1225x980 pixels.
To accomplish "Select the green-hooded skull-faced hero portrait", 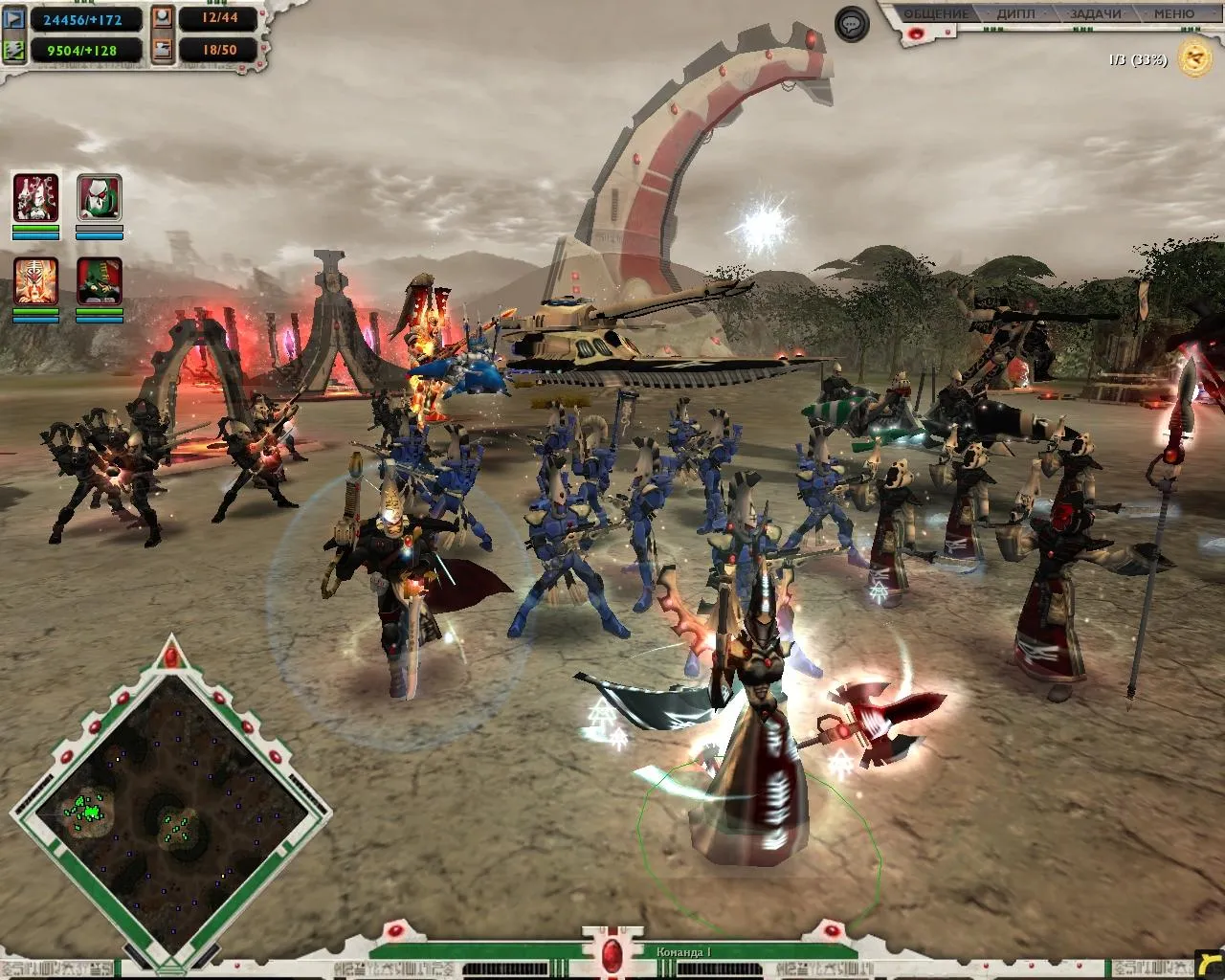I will click(x=100, y=198).
